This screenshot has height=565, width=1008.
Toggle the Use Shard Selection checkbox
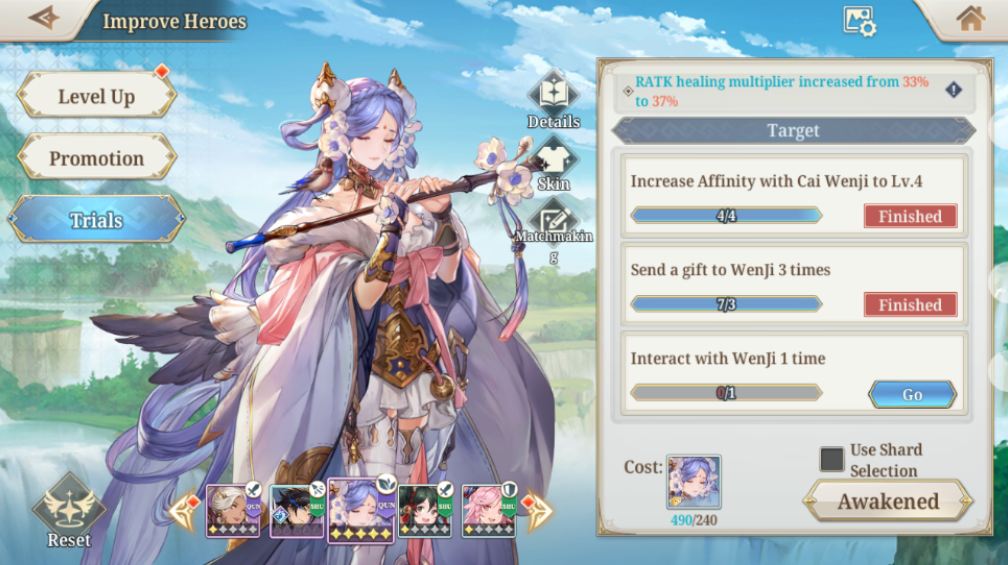[831, 459]
